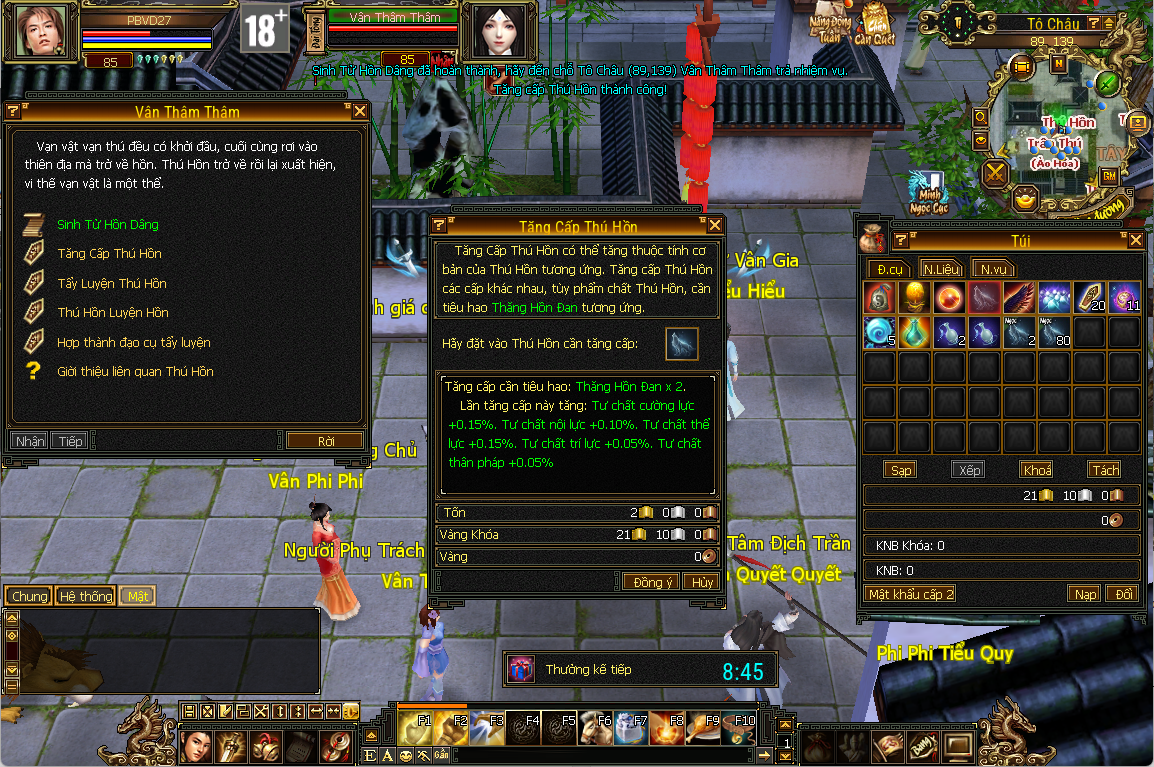Image resolution: width=1154 pixels, height=767 pixels.
Task: Show Giới thiệu liên quan Thú Hồn
Action: click(x=135, y=371)
